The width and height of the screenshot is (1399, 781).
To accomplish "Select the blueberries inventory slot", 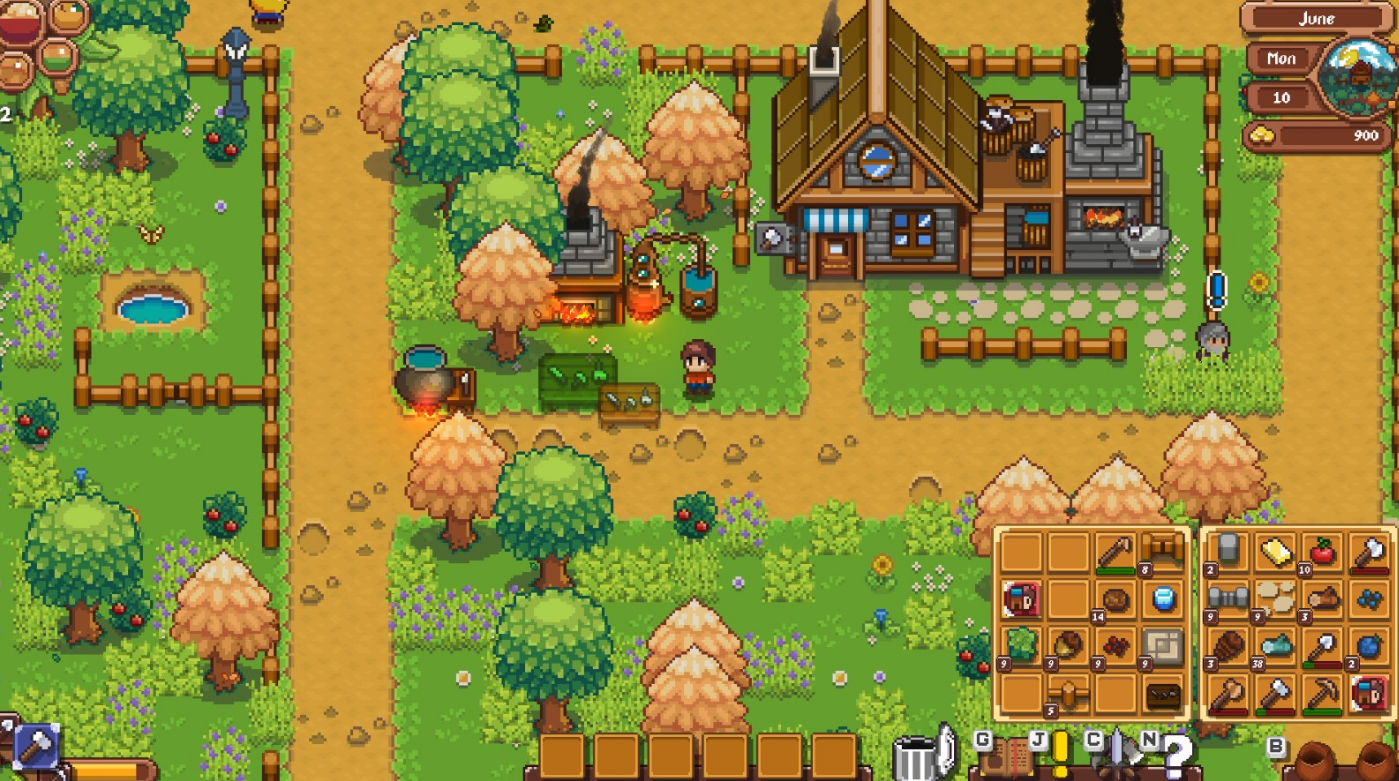I will pyautogui.click(x=1369, y=599).
